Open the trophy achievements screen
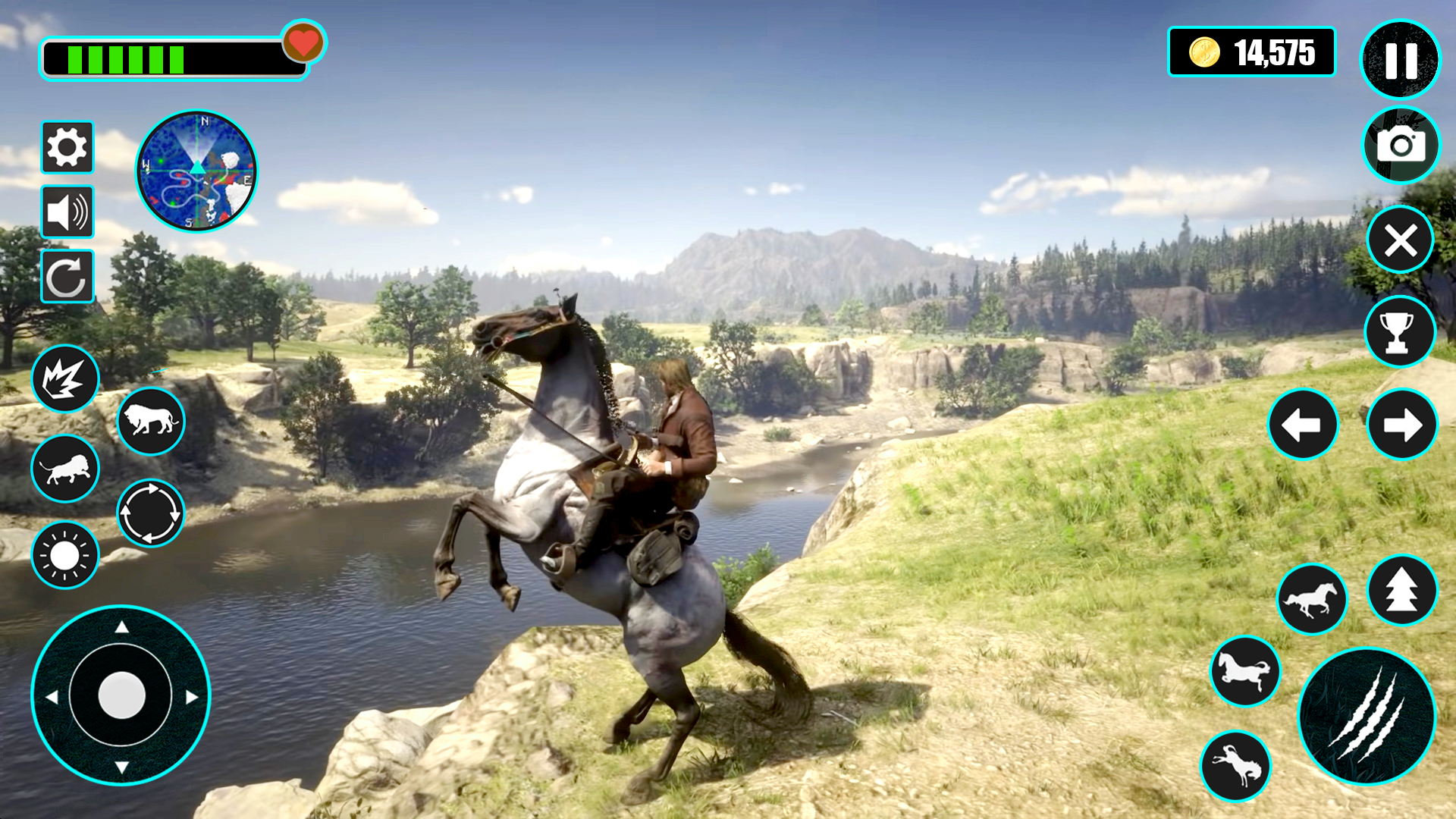The height and width of the screenshot is (819, 1456). (1399, 332)
